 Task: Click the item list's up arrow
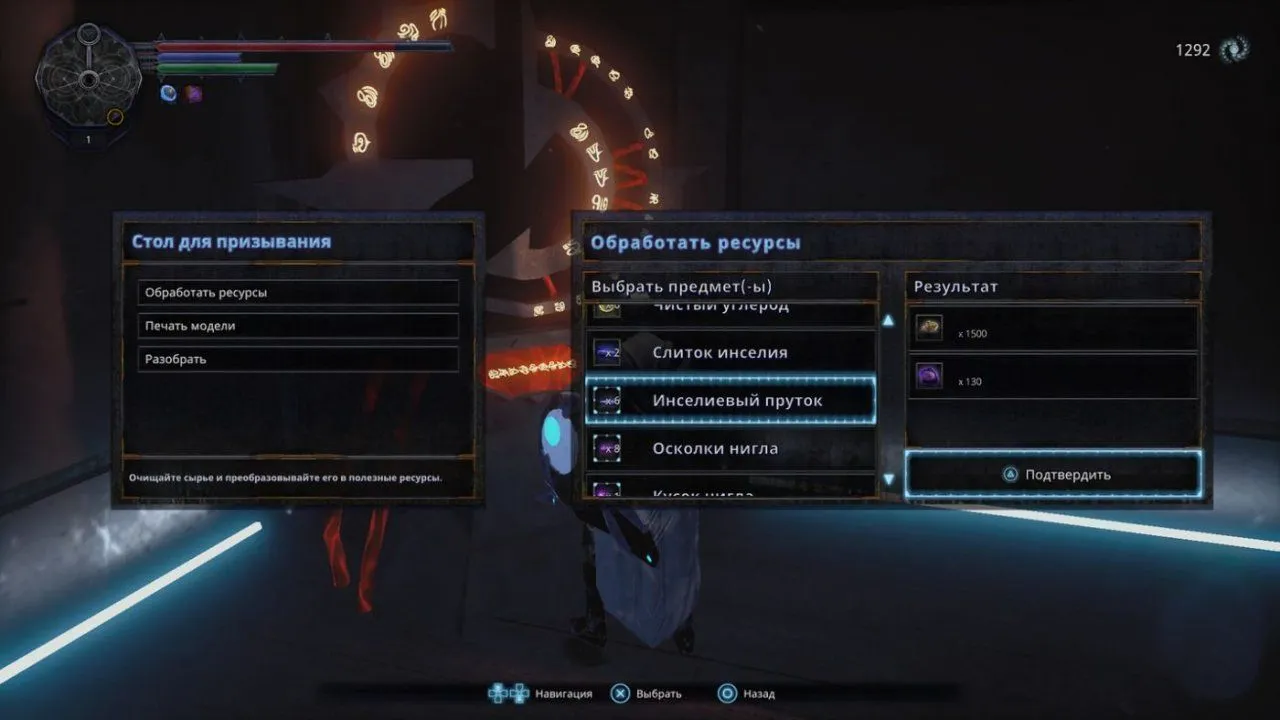(888, 321)
